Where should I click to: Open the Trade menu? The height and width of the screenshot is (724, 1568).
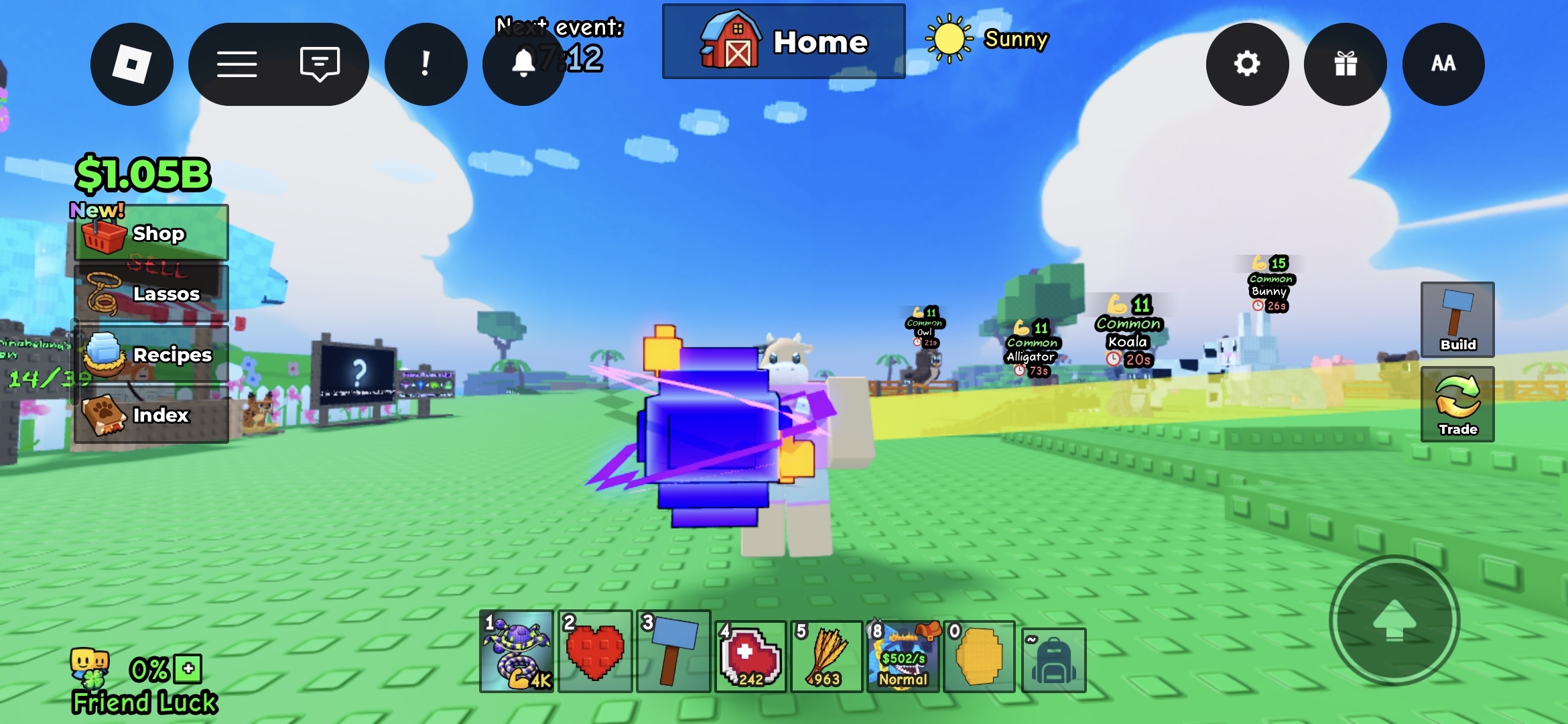(x=1457, y=404)
